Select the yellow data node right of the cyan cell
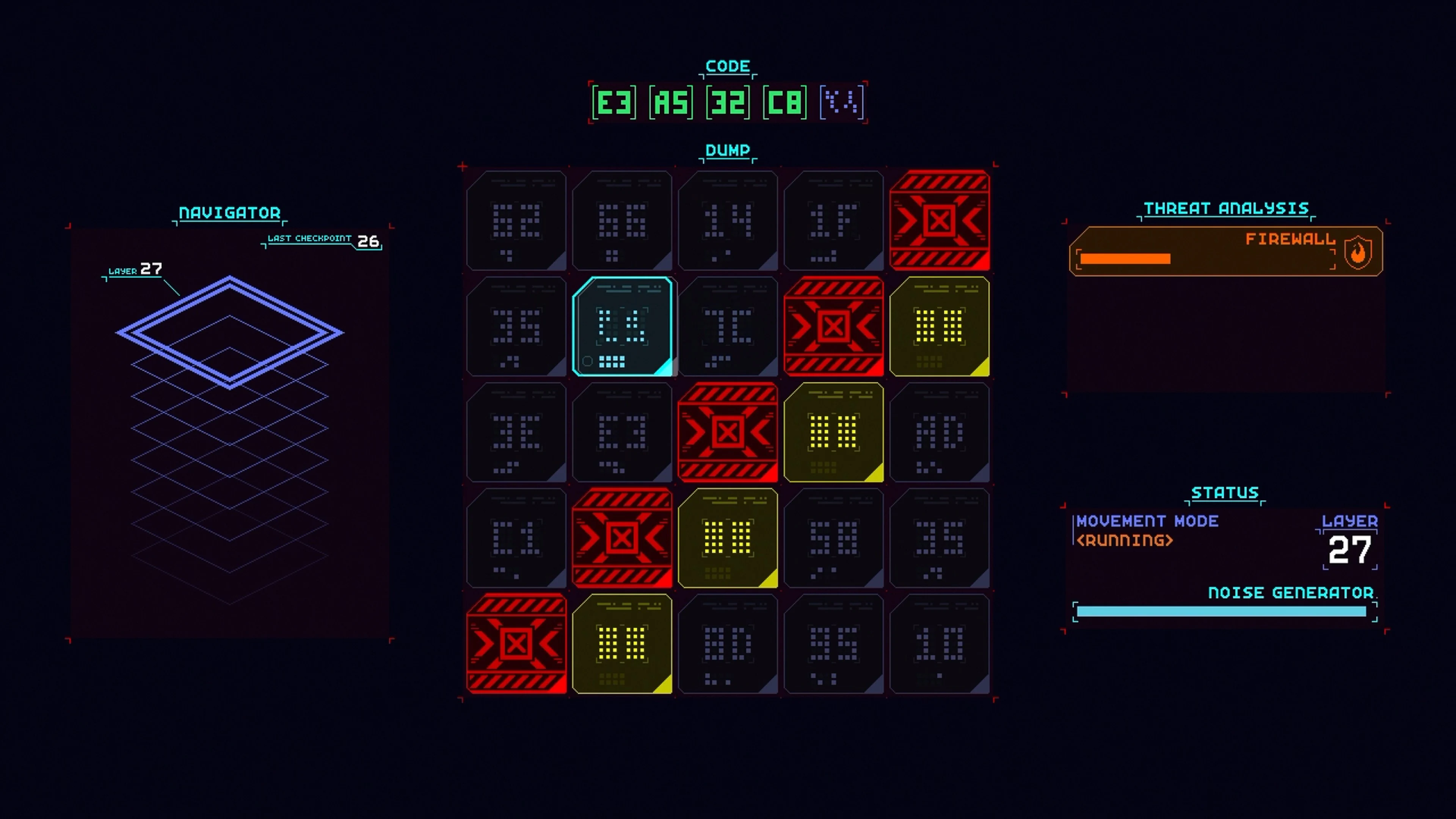 940,327
